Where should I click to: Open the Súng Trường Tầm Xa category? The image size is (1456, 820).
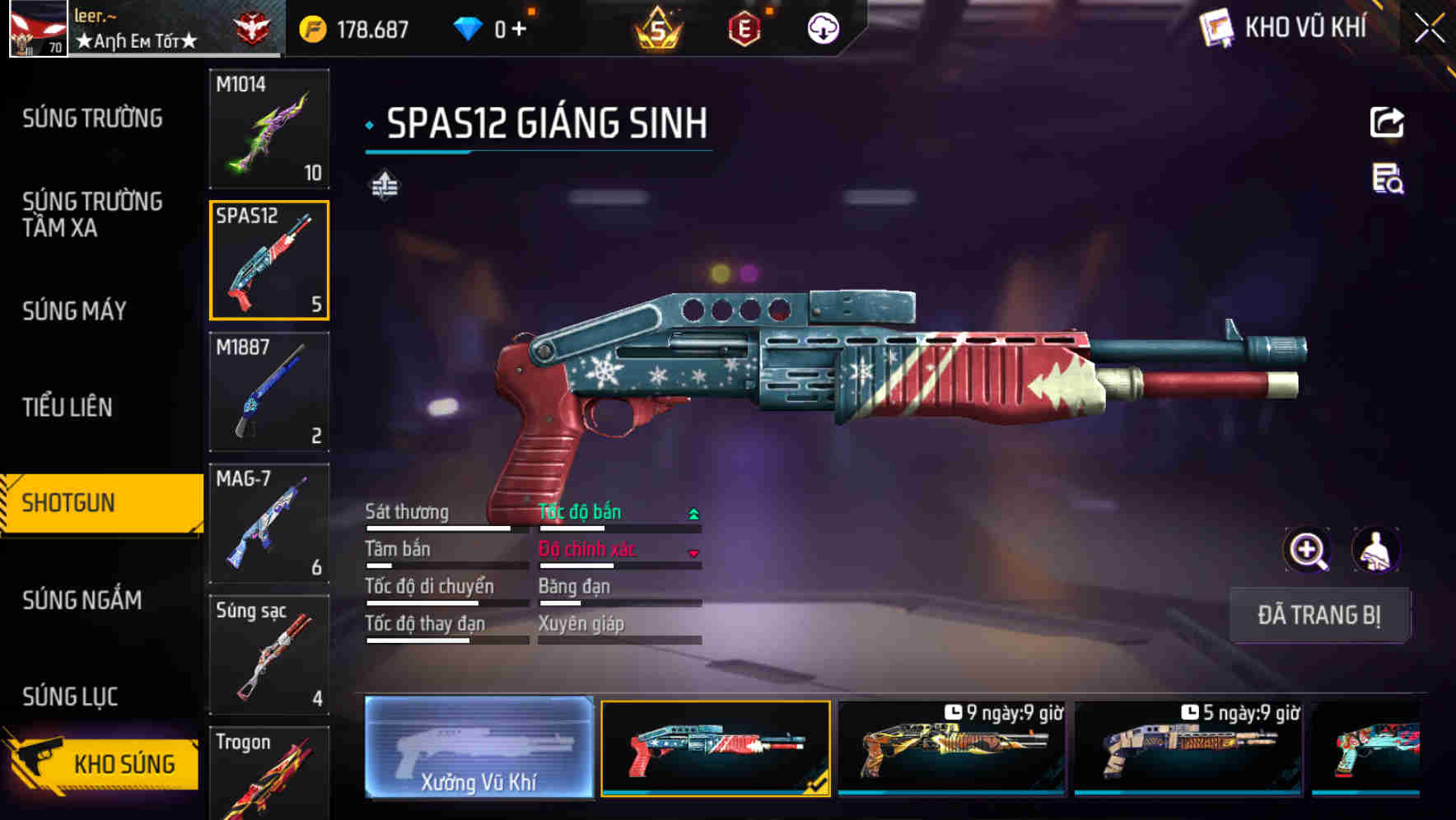pyautogui.click(x=92, y=214)
